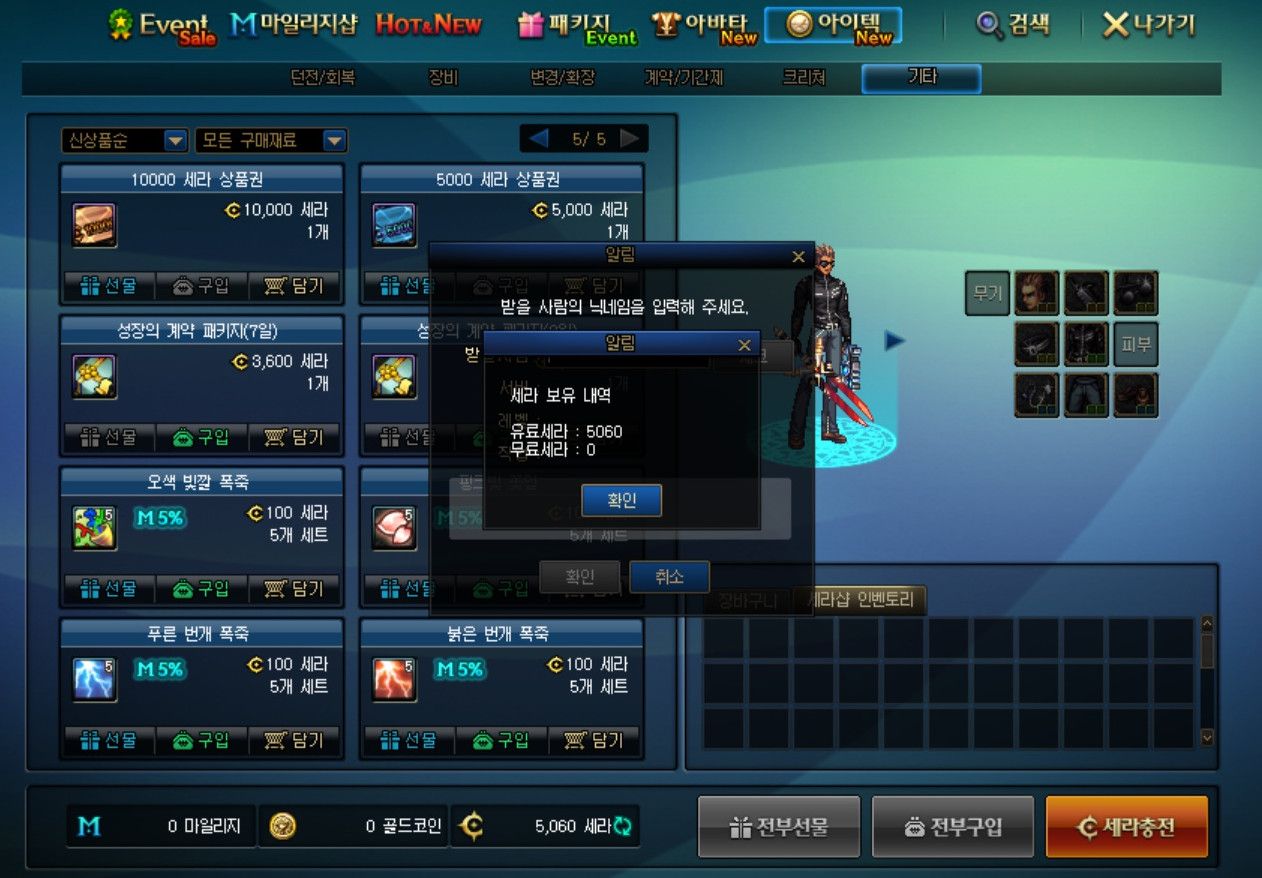Open the 마일리지샵 section

pos(293,25)
